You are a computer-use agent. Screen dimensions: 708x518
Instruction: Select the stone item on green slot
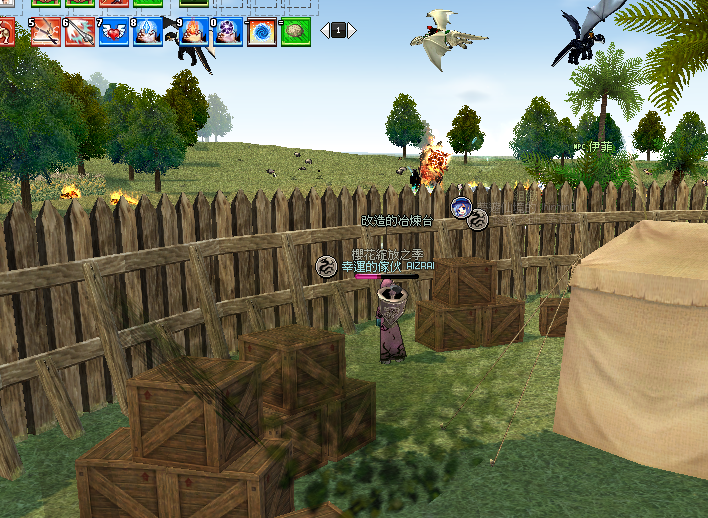[x=295, y=31]
